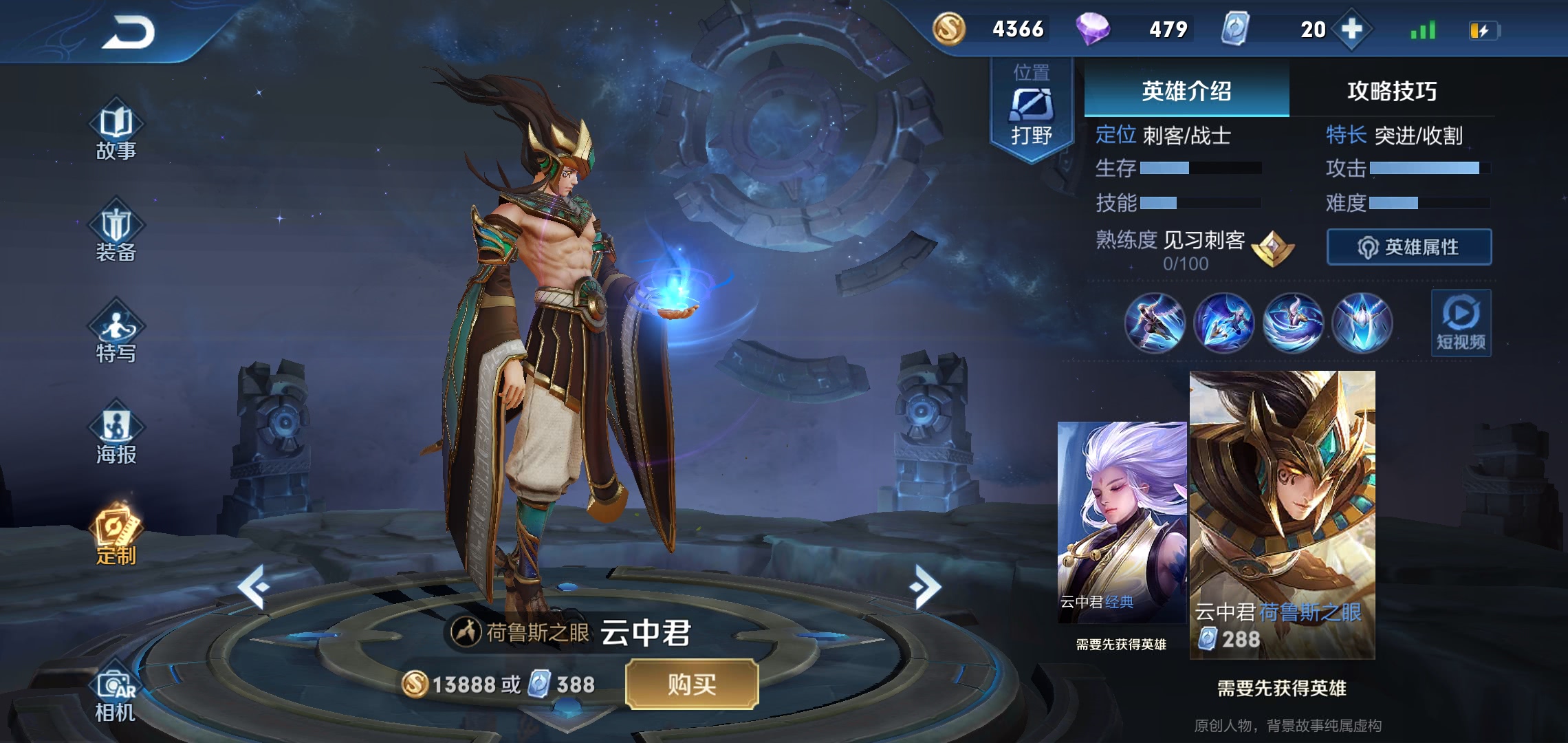
Task: Open the 定制 customization menu
Action: (x=116, y=537)
